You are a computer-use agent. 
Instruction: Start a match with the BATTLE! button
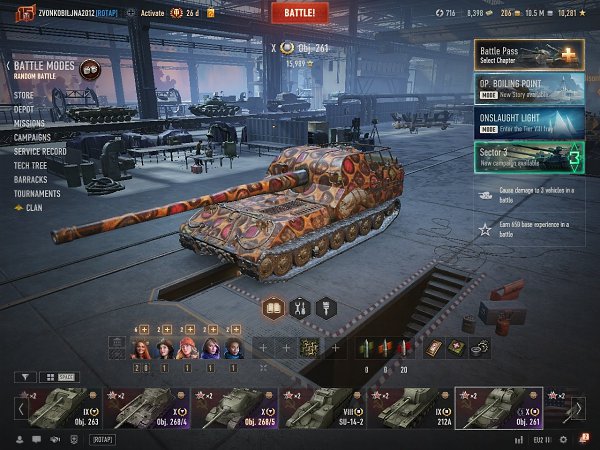tap(299, 12)
